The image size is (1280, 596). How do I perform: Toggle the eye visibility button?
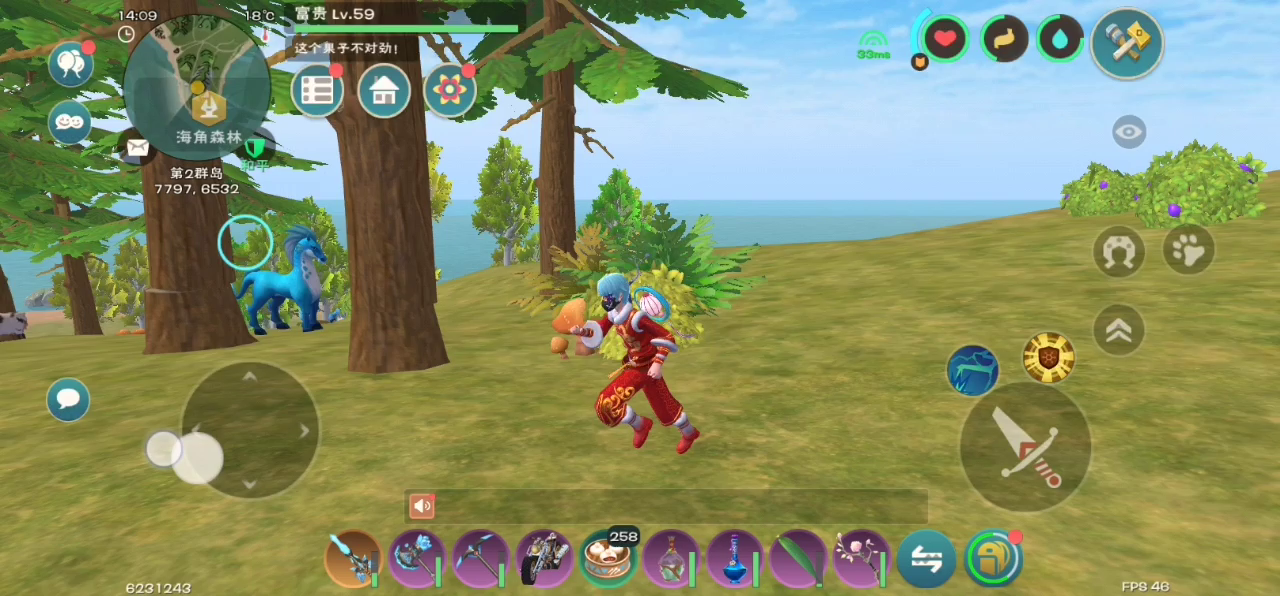(1129, 132)
